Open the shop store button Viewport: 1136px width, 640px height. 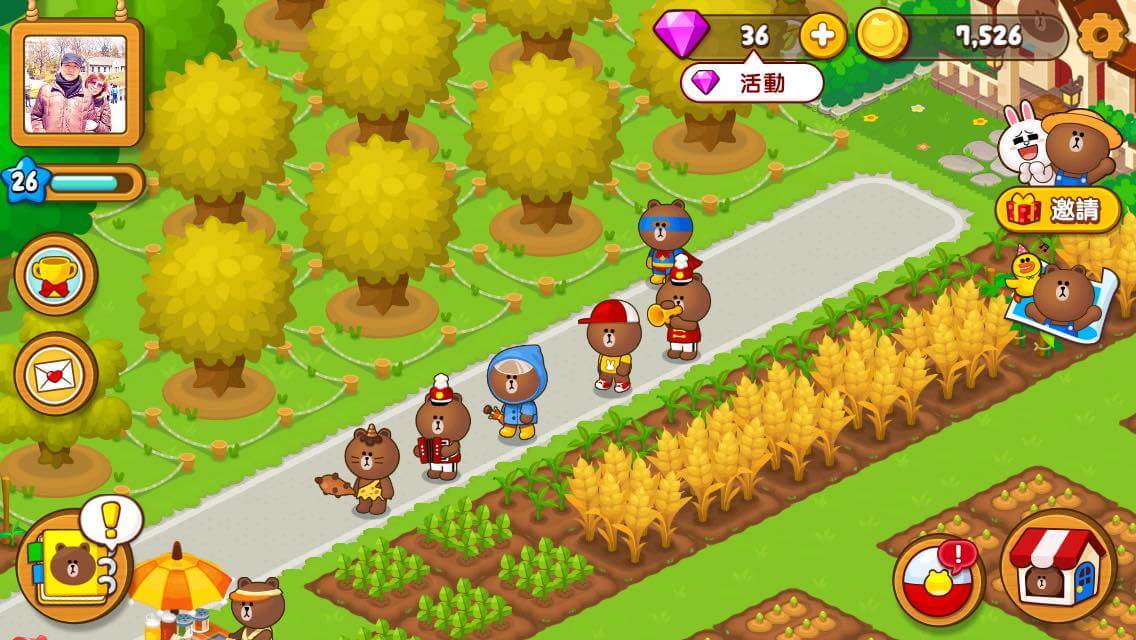(1057, 566)
